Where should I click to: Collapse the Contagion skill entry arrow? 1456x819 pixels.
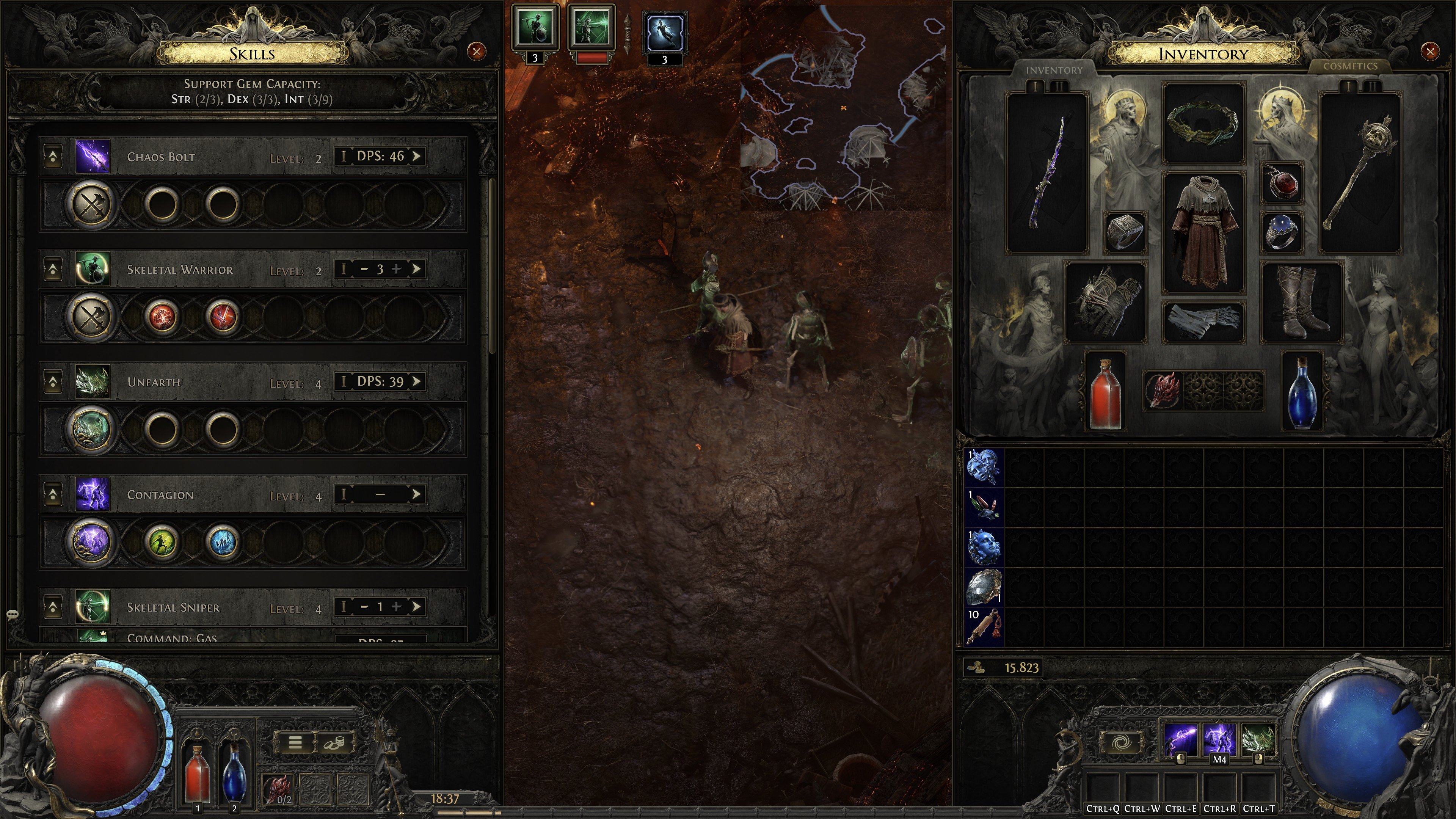[53, 494]
